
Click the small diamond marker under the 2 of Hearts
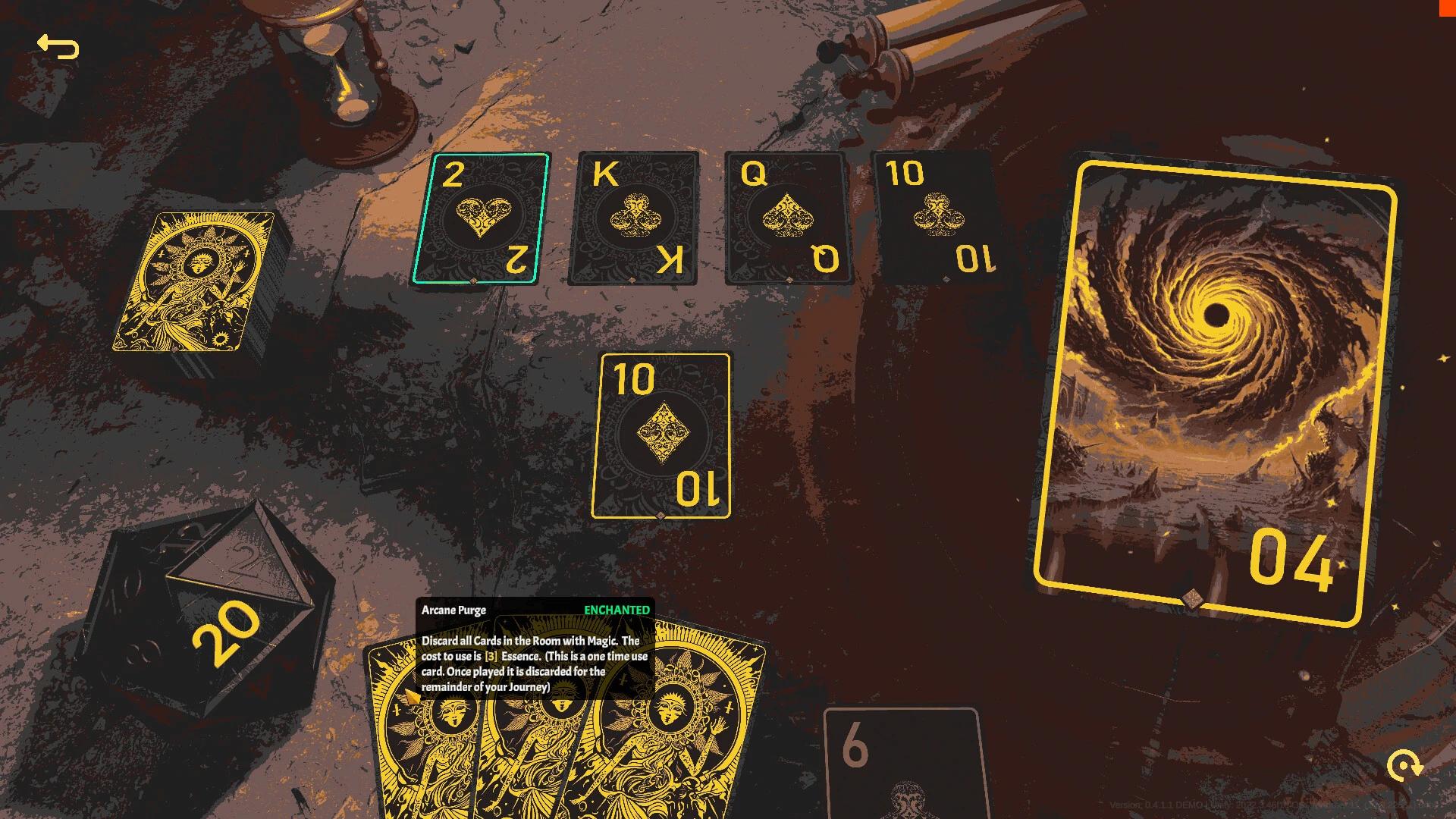pyautogui.click(x=475, y=282)
